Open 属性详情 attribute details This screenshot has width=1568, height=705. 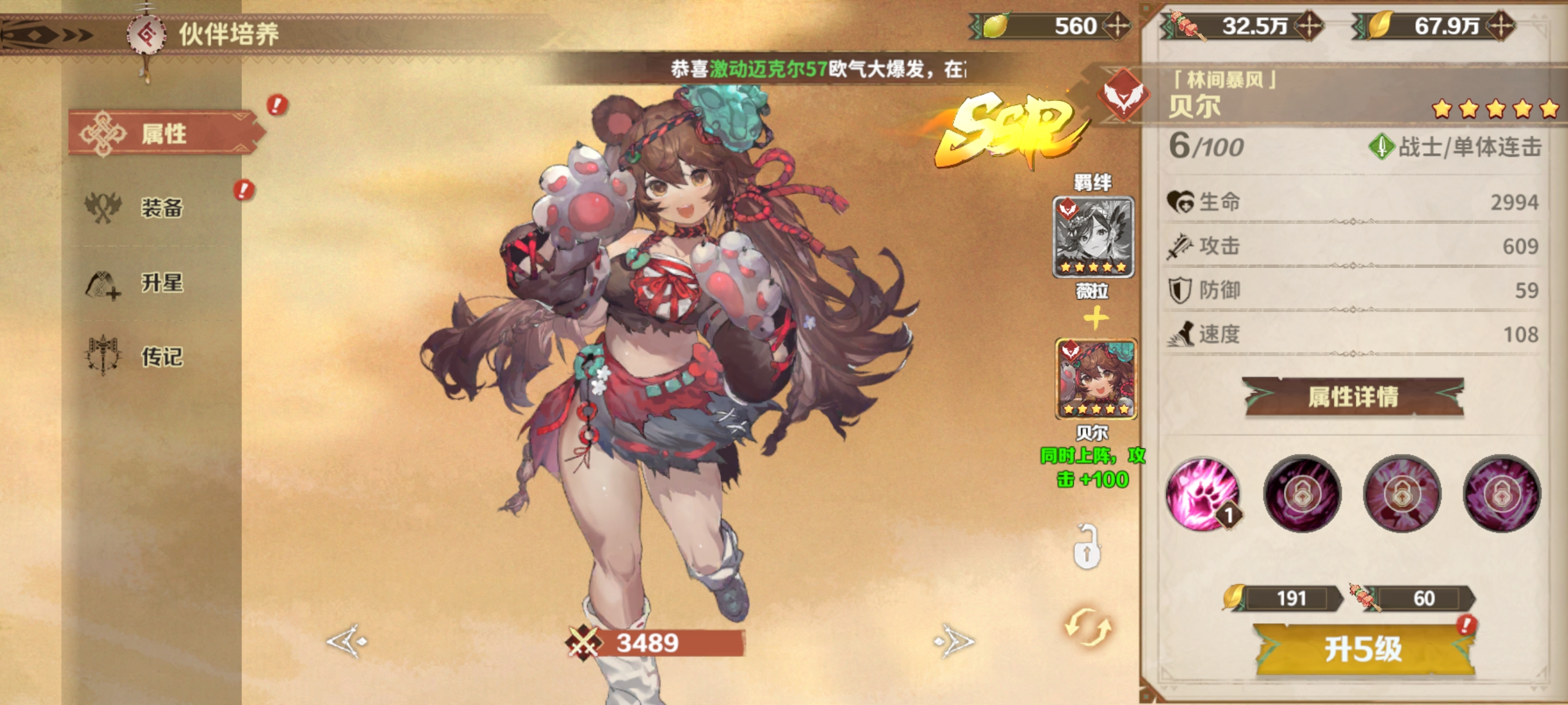(1352, 397)
